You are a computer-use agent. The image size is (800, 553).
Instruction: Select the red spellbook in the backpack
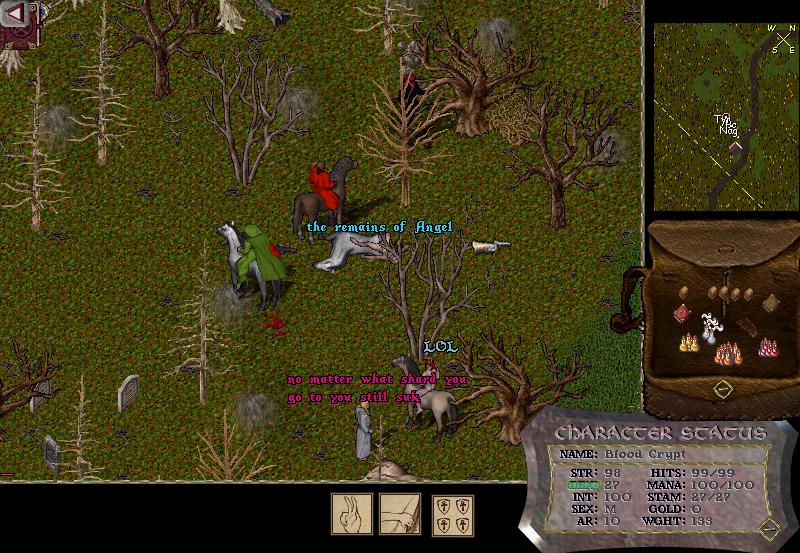click(x=683, y=313)
